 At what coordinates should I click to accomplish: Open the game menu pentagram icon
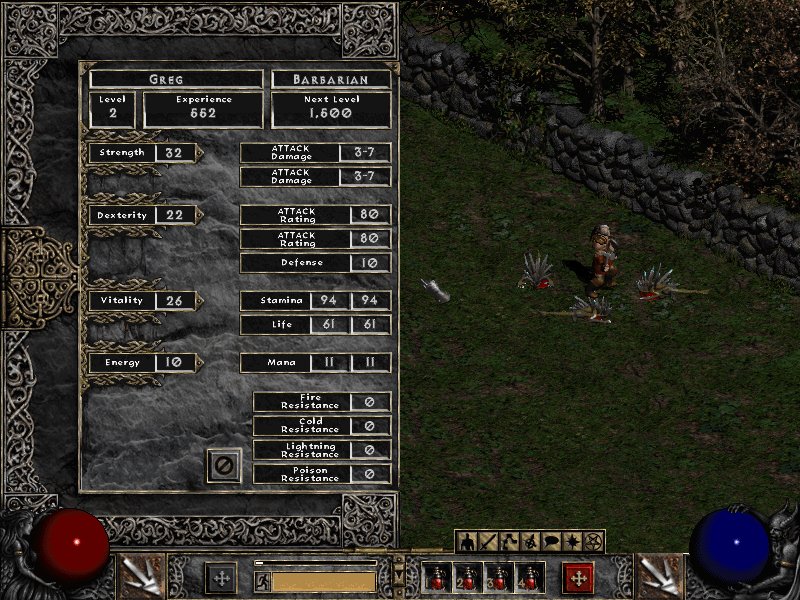tap(593, 542)
